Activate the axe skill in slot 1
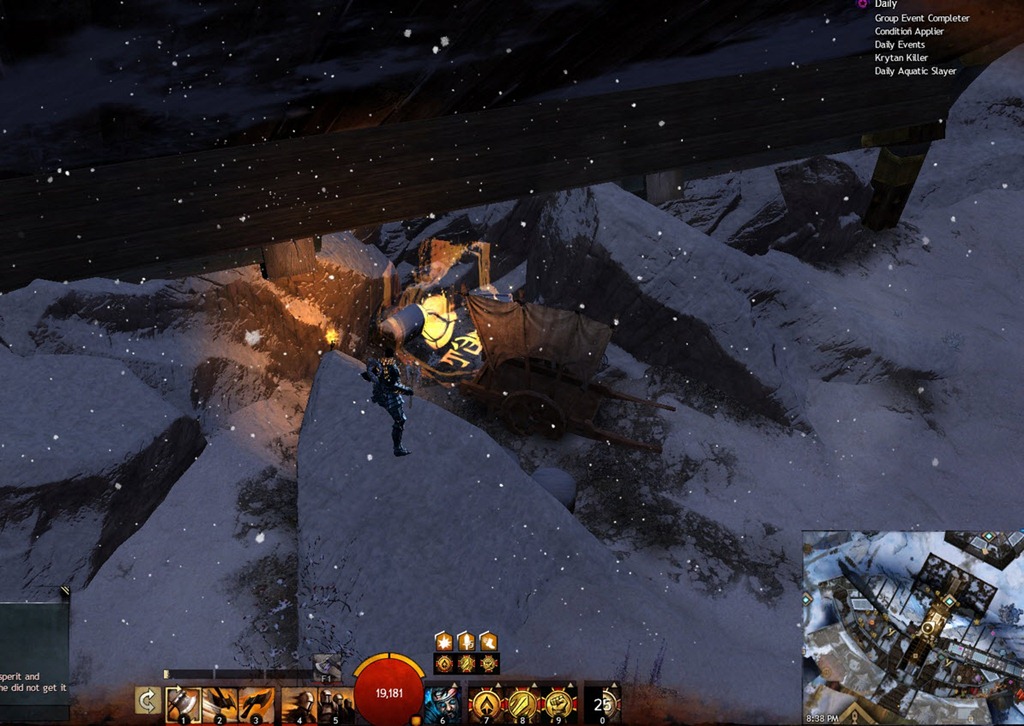1024x726 pixels. tap(183, 703)
